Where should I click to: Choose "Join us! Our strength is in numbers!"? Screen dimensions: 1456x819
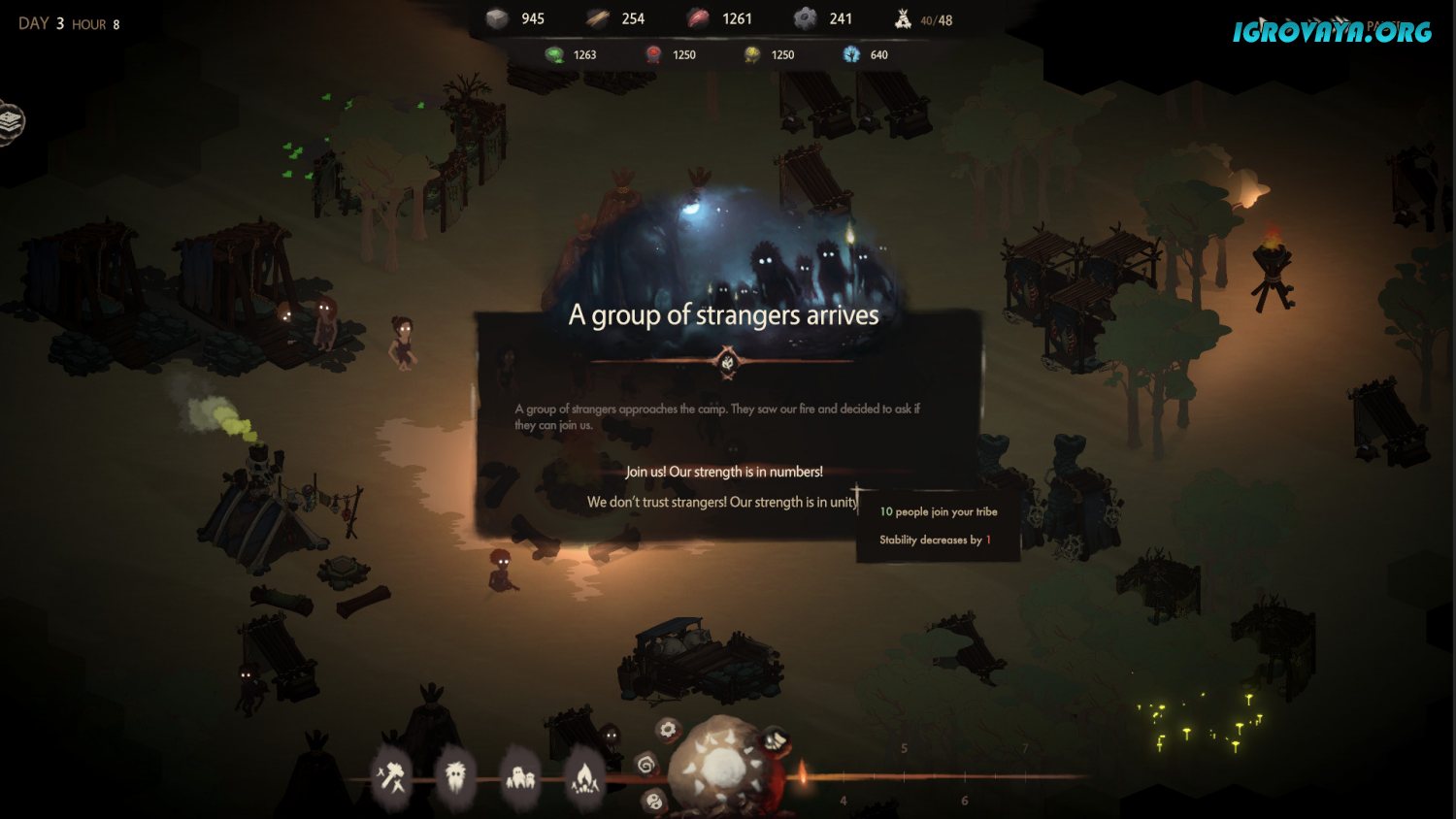(724, 472)
